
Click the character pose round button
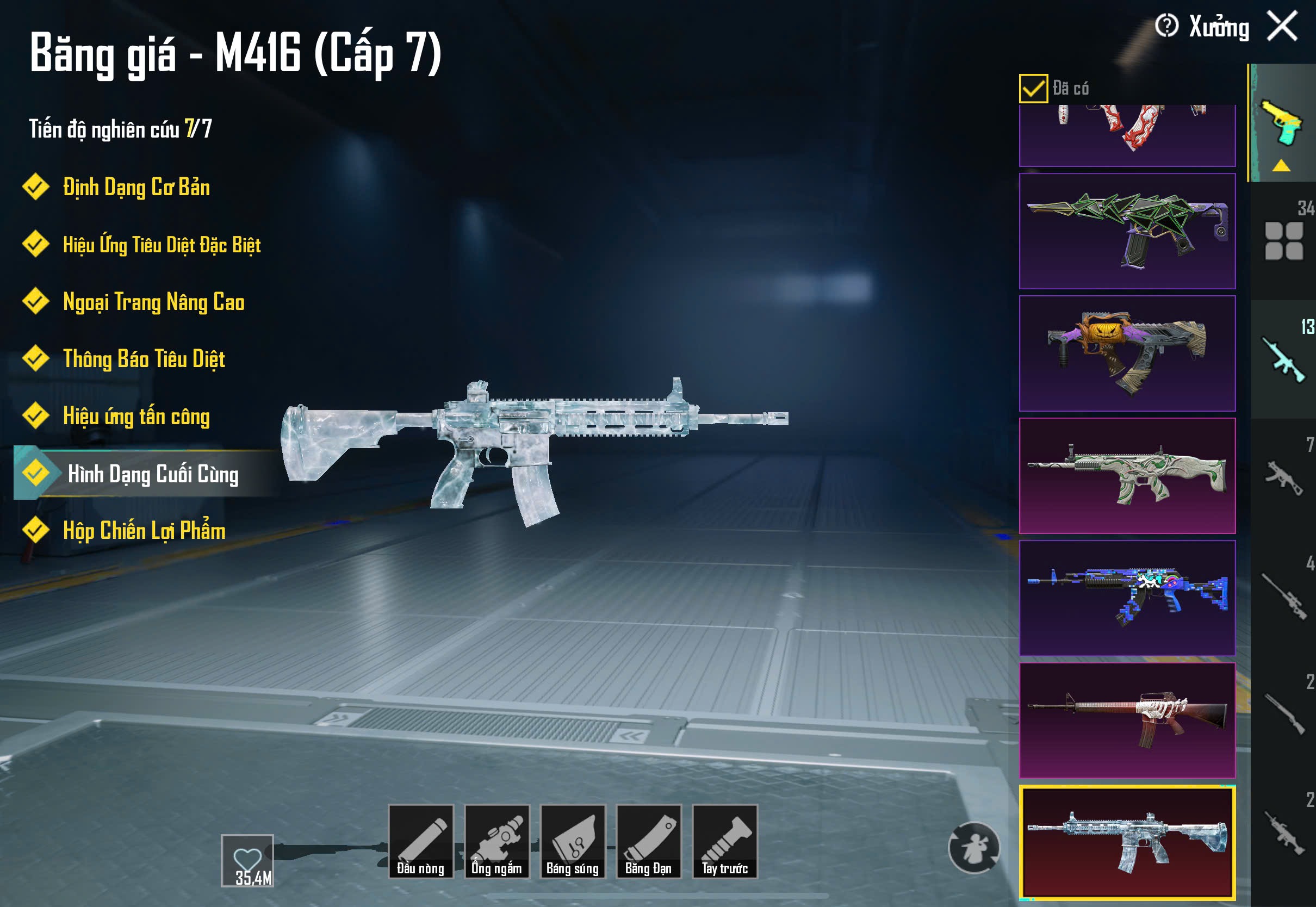tap(973, 847)
